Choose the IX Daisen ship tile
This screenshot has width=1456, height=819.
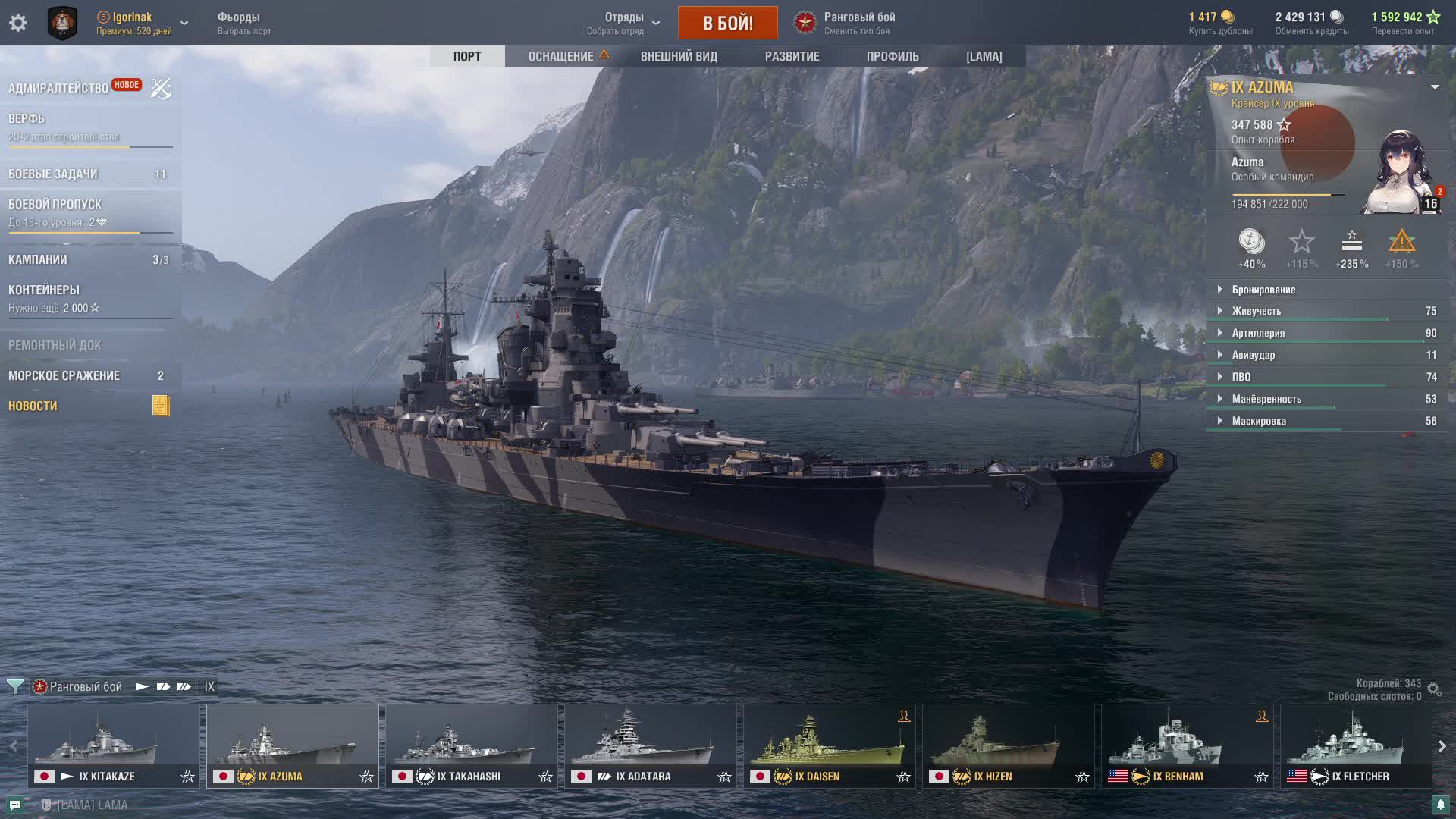coord(829,745)
